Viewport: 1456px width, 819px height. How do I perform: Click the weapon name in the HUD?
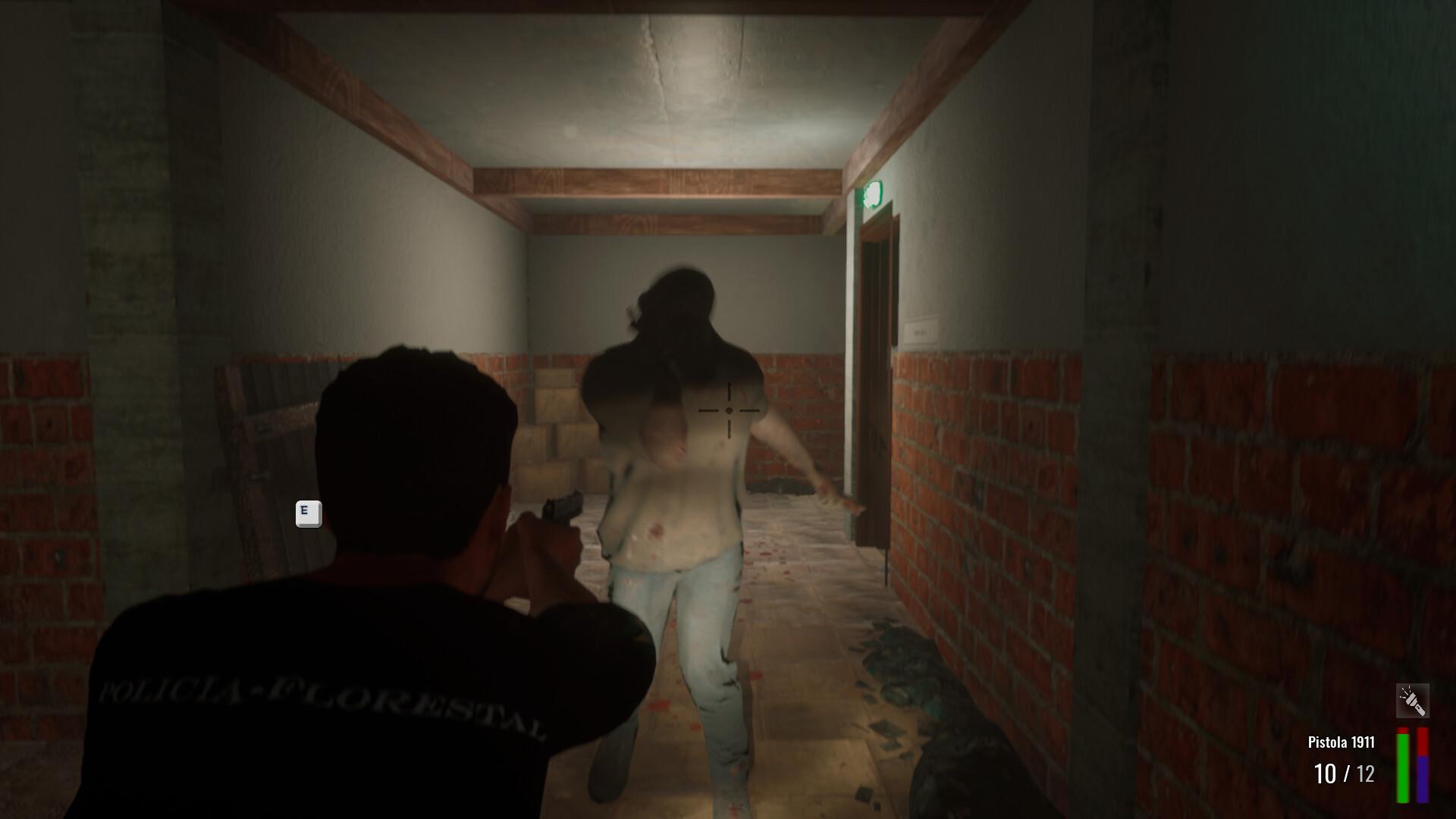click(1339, 743)
